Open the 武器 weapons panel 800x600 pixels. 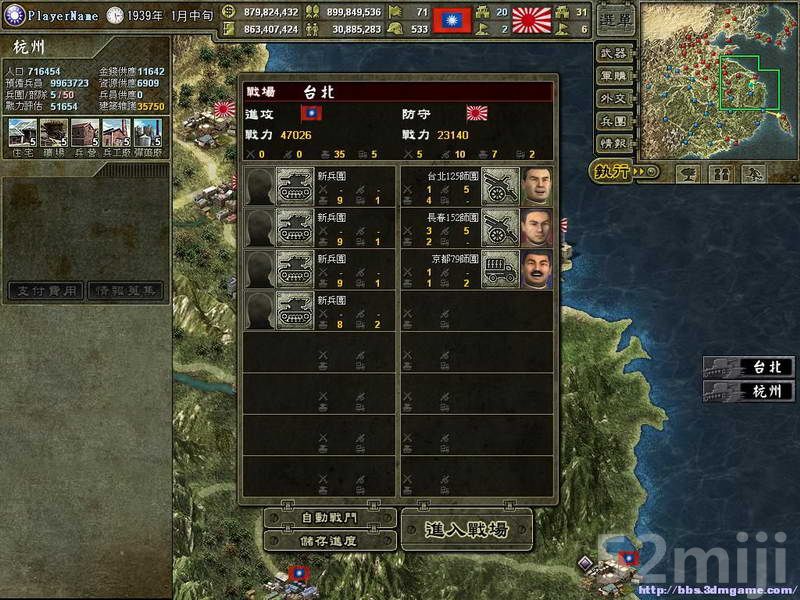(615, 53)
